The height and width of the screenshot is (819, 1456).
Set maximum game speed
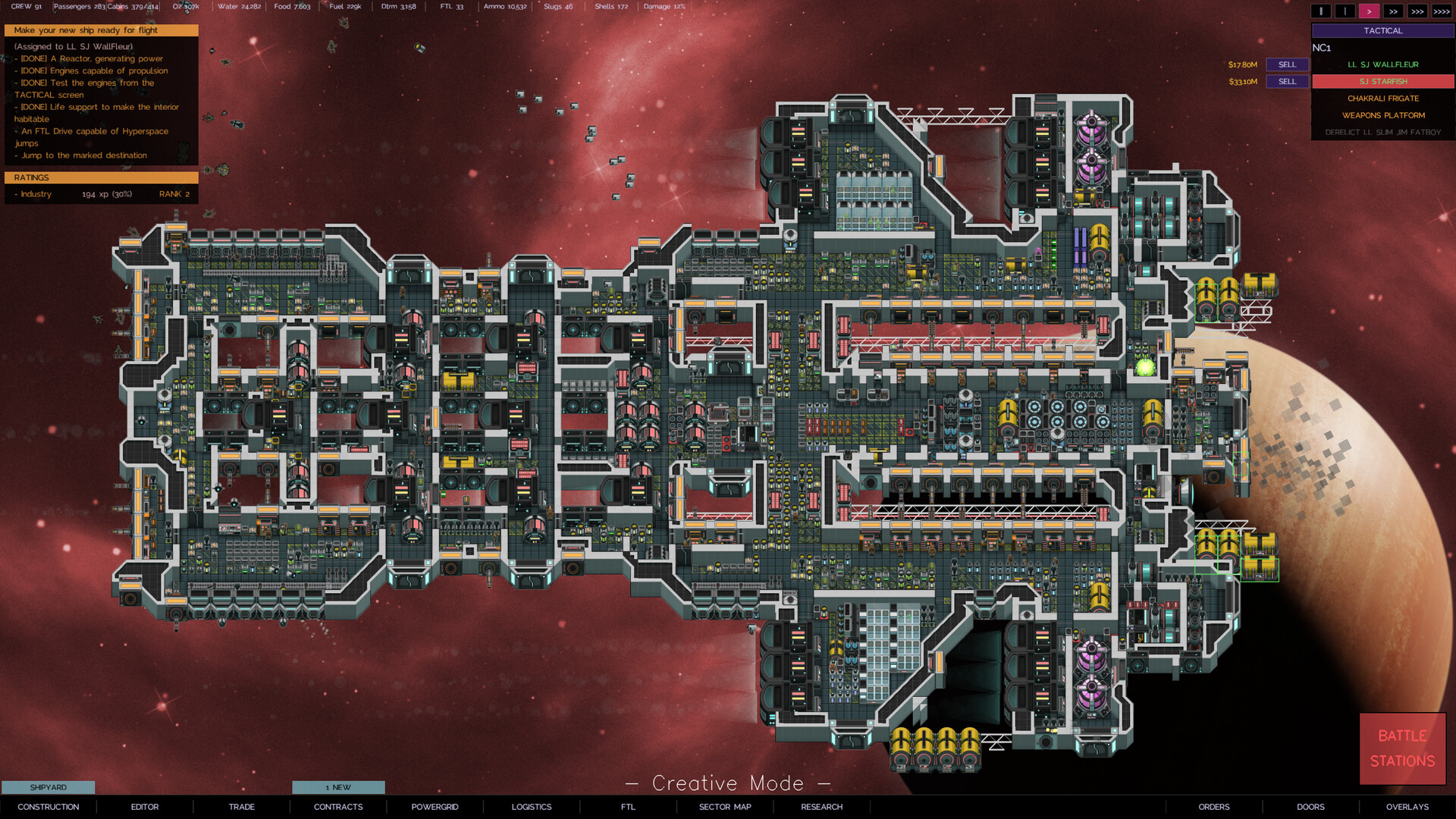[x=1443, y=11]
